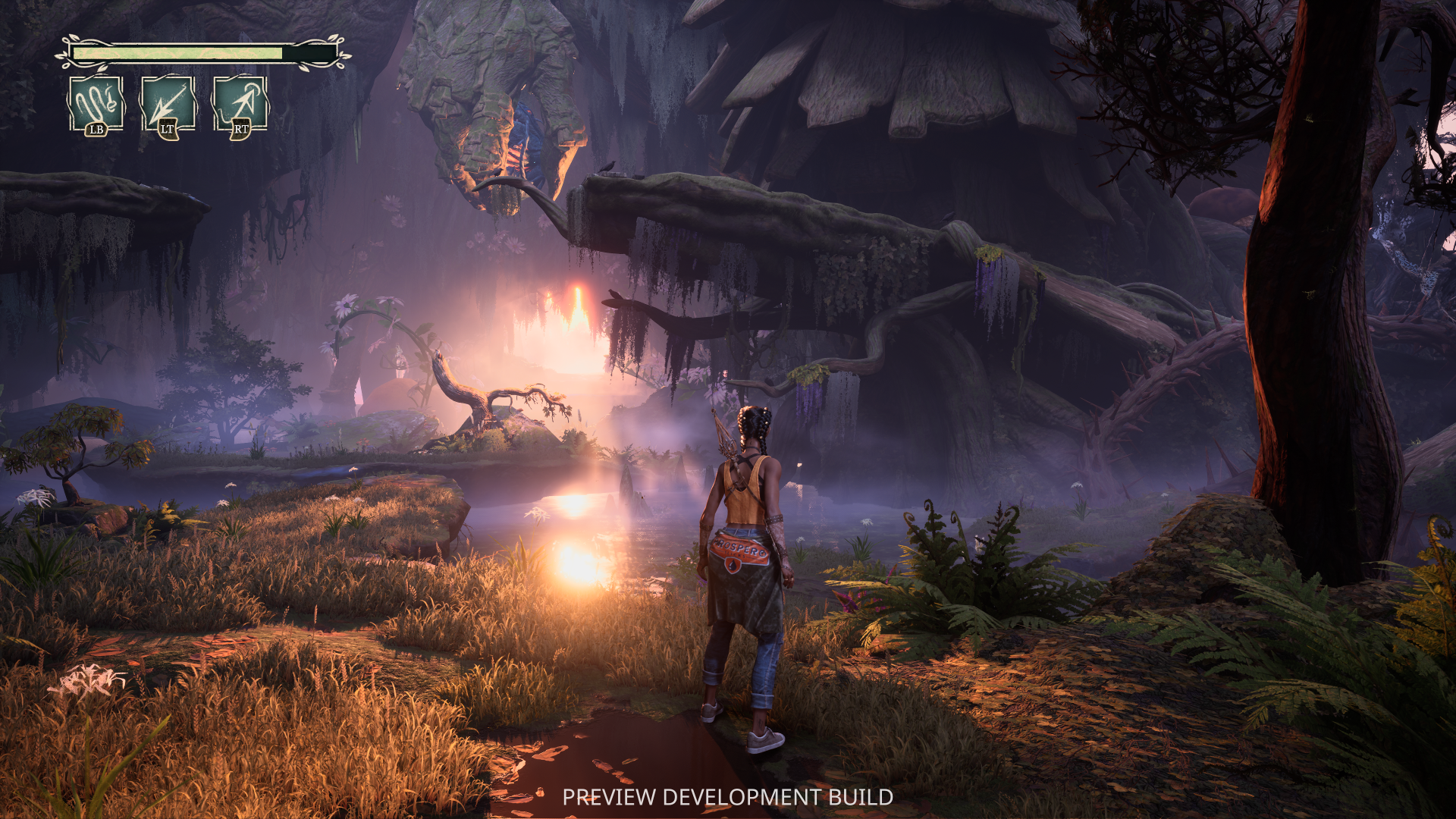Select the downward-pointing arrow ability

click(168, 104)
